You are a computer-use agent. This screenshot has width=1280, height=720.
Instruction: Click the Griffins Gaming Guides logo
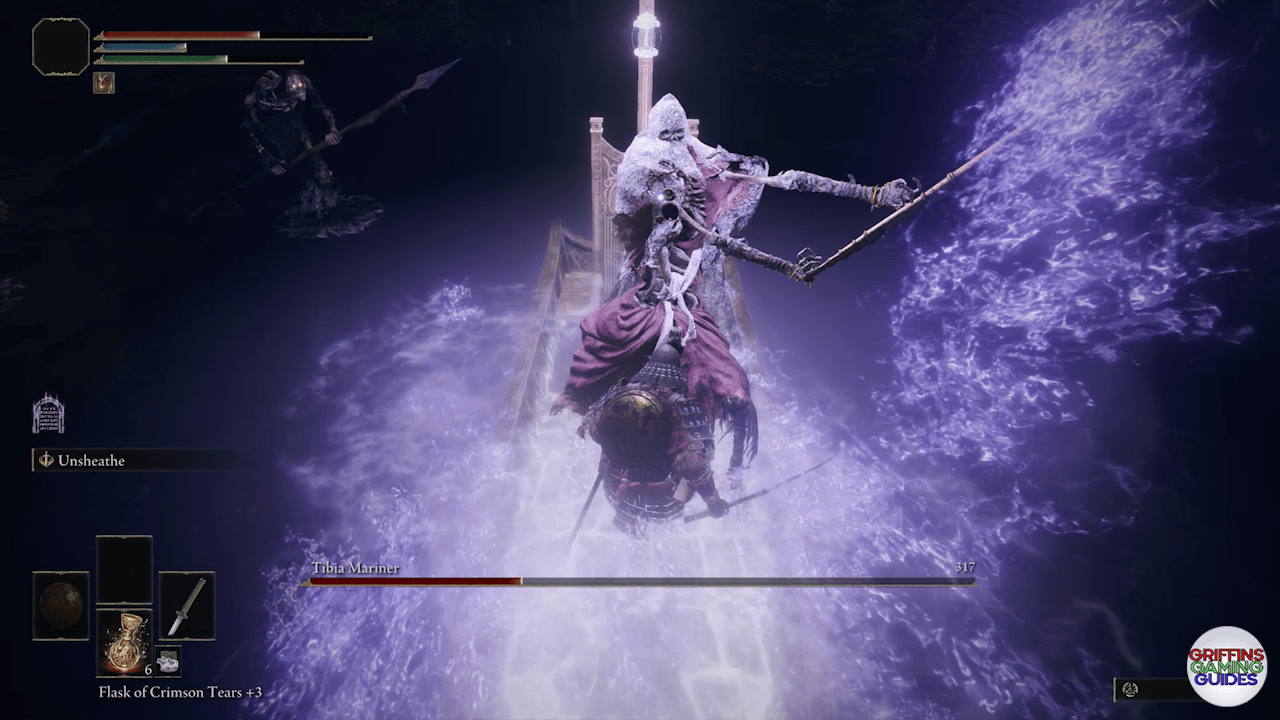coord(1227,667)
